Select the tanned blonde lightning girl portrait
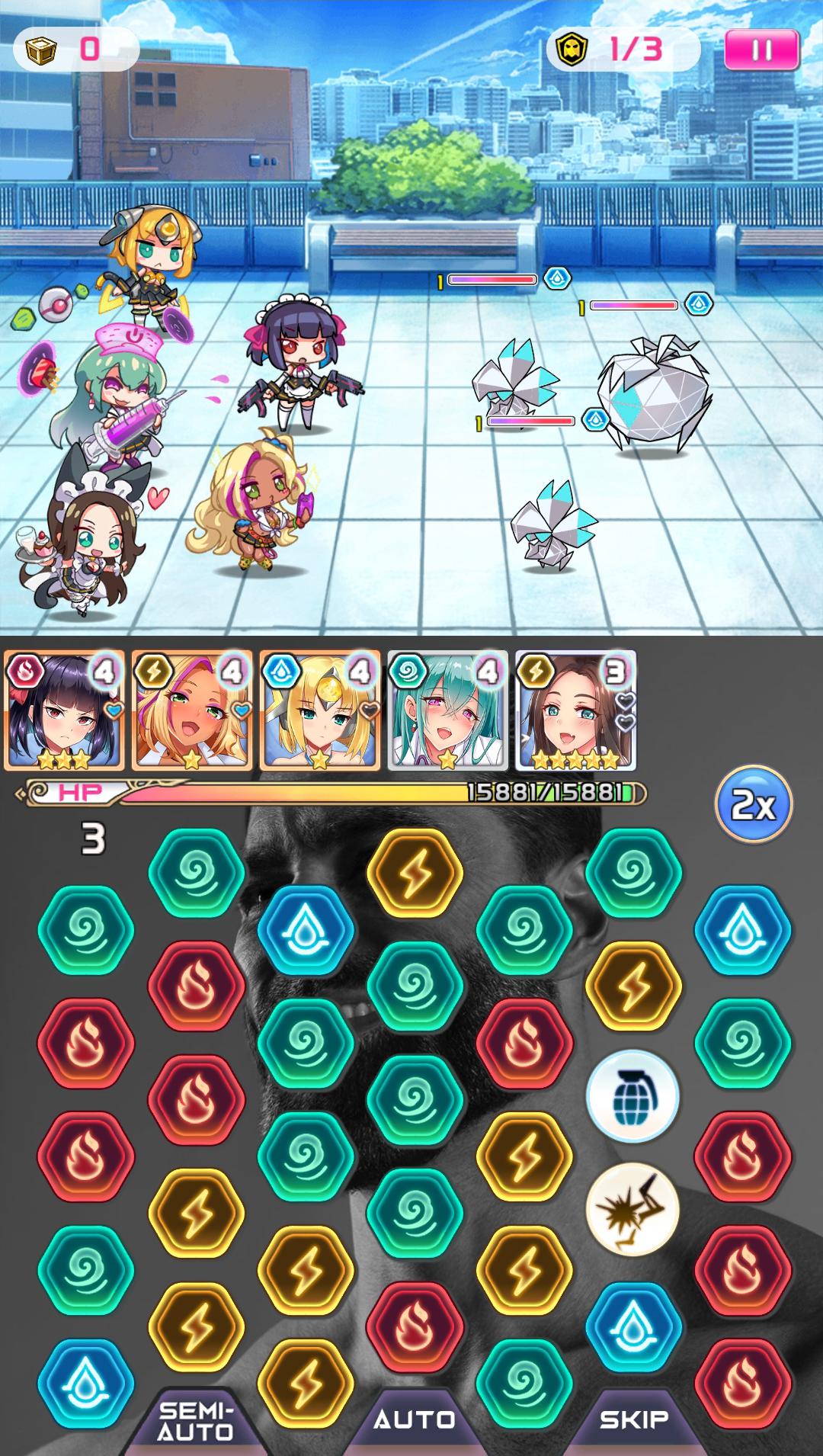This screenshot has height=1456, width=823. [192, 710]
